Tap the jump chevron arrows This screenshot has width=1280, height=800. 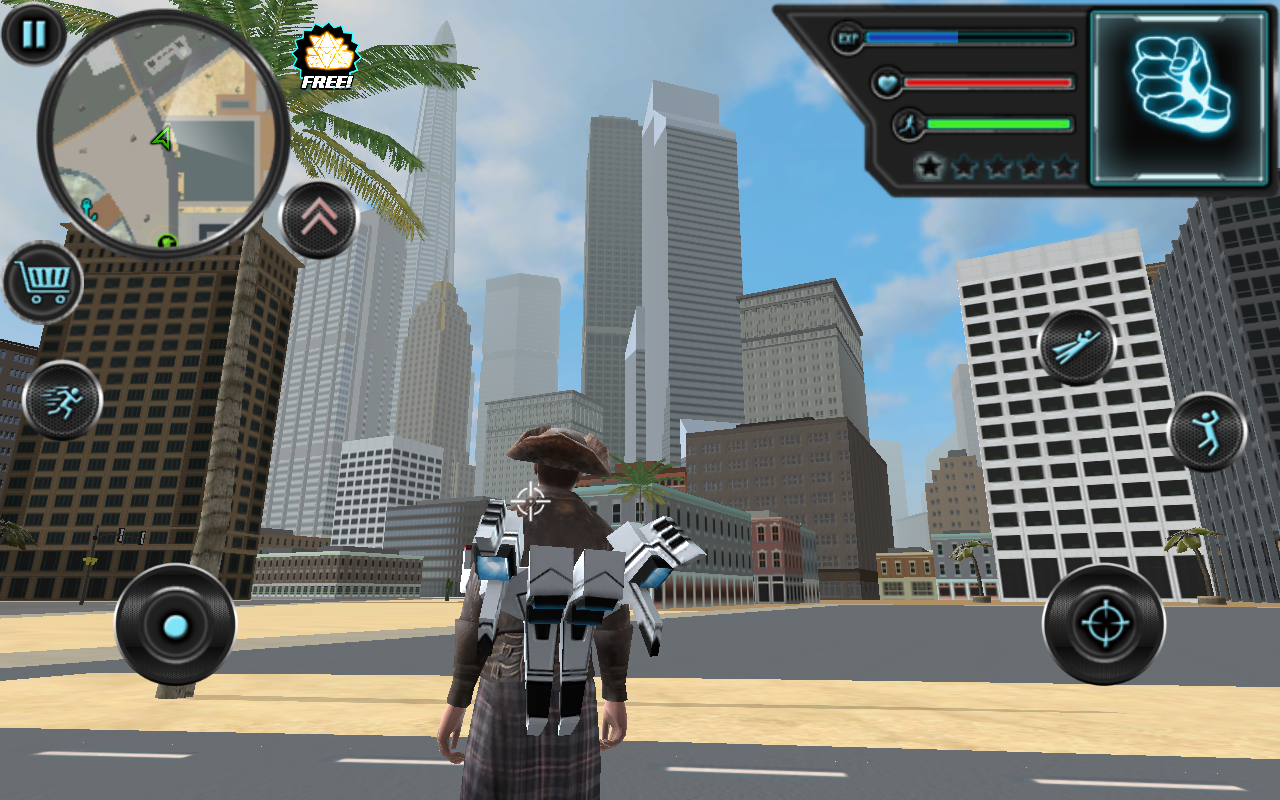tap(318, 216)
